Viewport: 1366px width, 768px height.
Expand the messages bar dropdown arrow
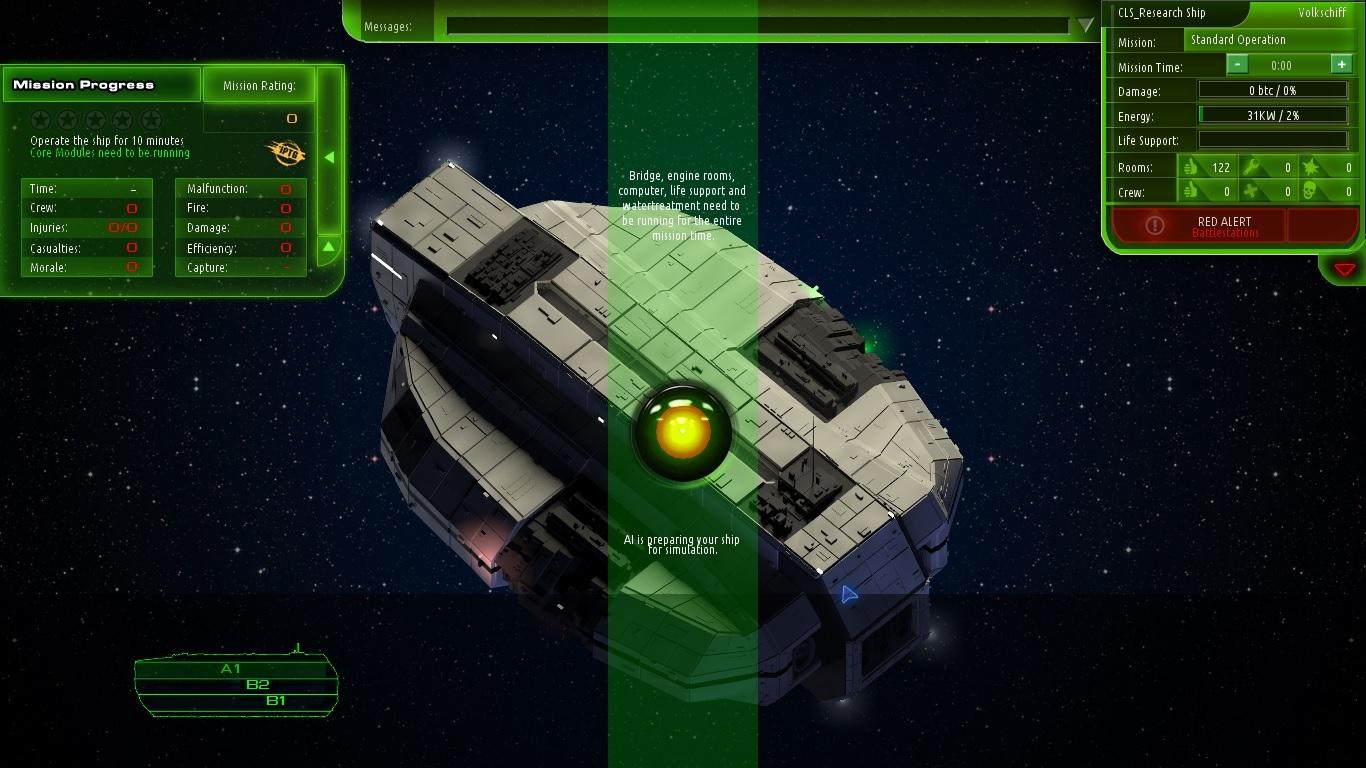(1083, 26)
